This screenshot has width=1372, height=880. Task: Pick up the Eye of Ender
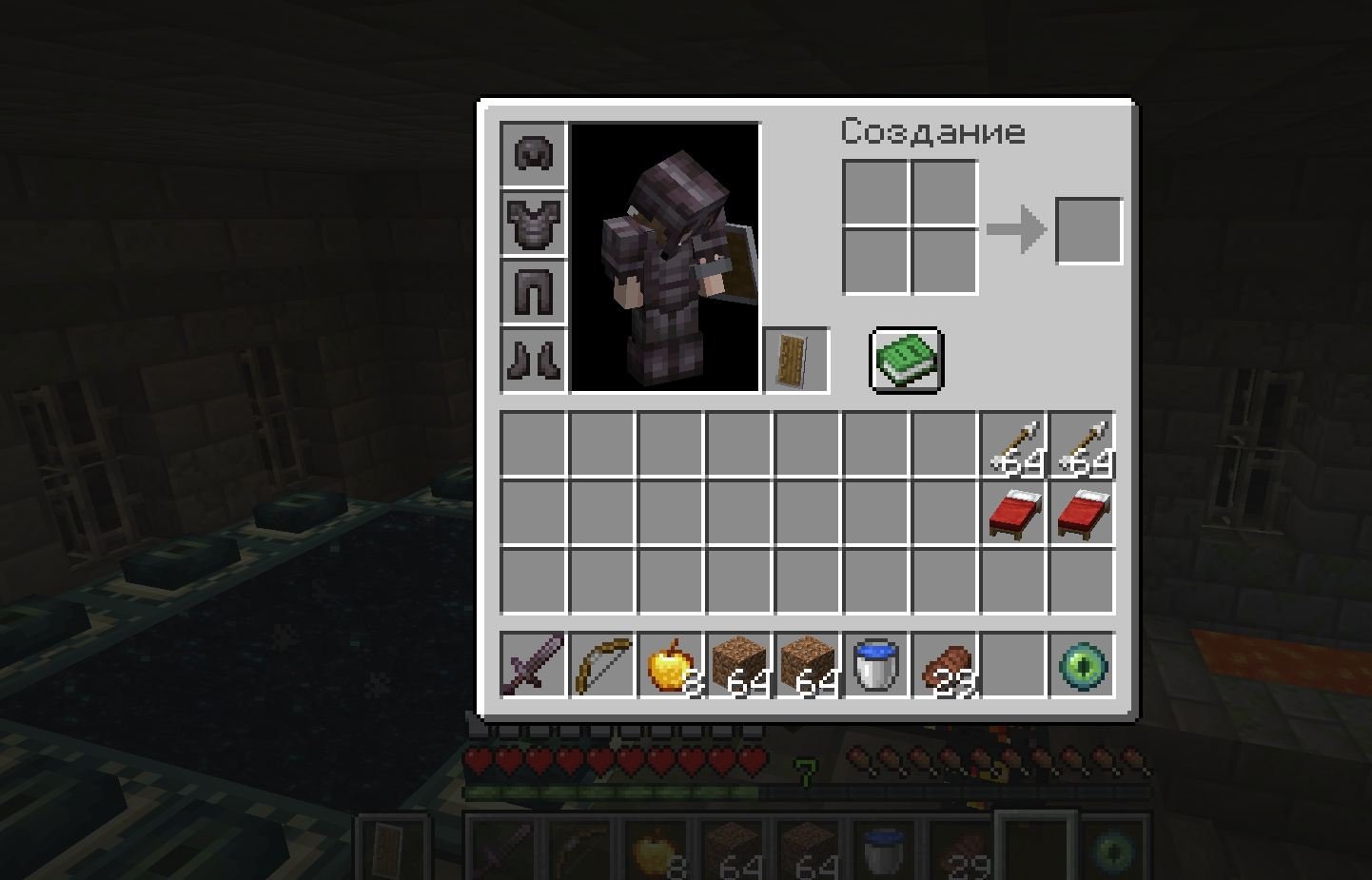(x=1082, y=665)
